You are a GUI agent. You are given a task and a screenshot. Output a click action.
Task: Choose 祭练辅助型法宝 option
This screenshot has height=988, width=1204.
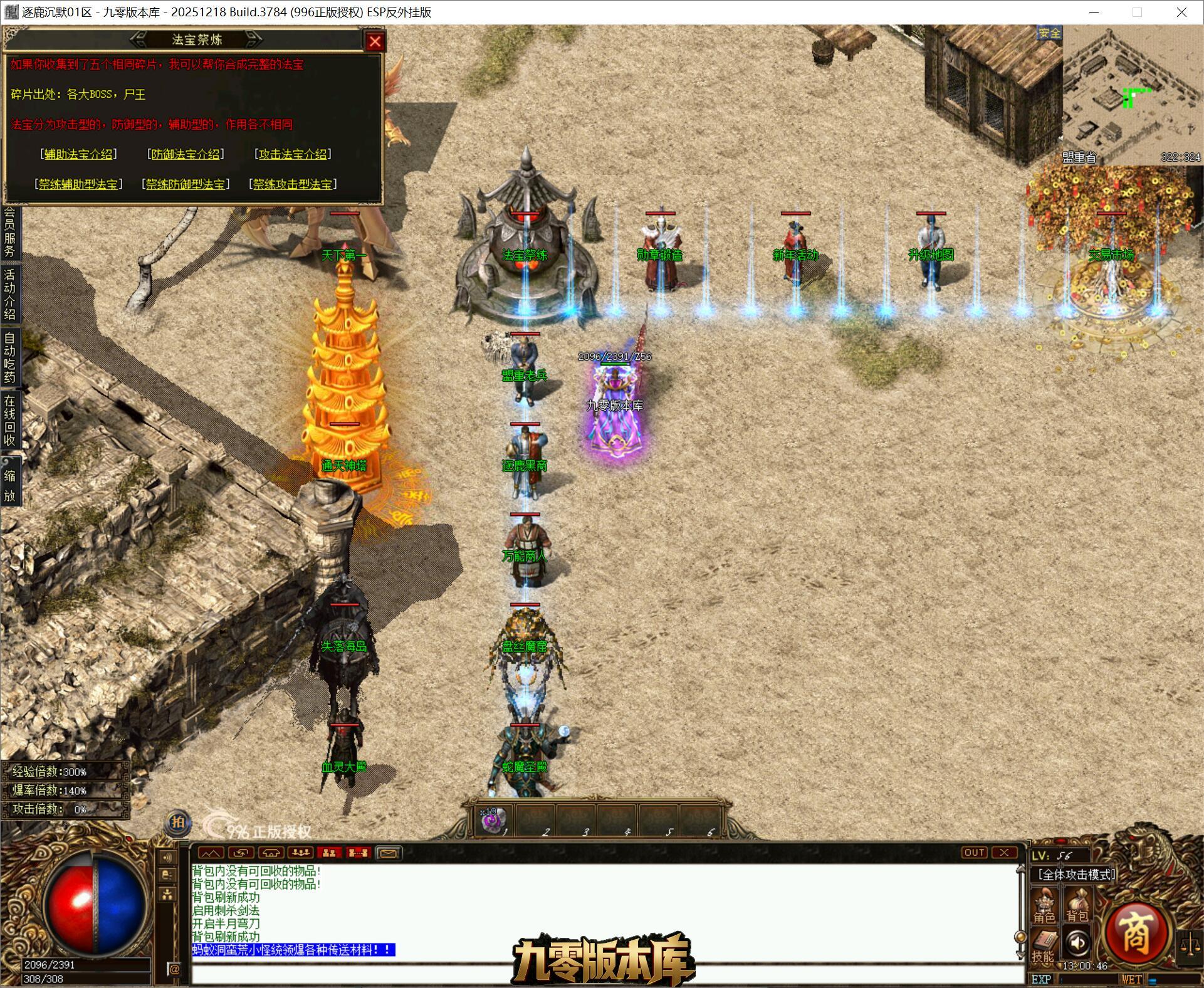point(78,184)
